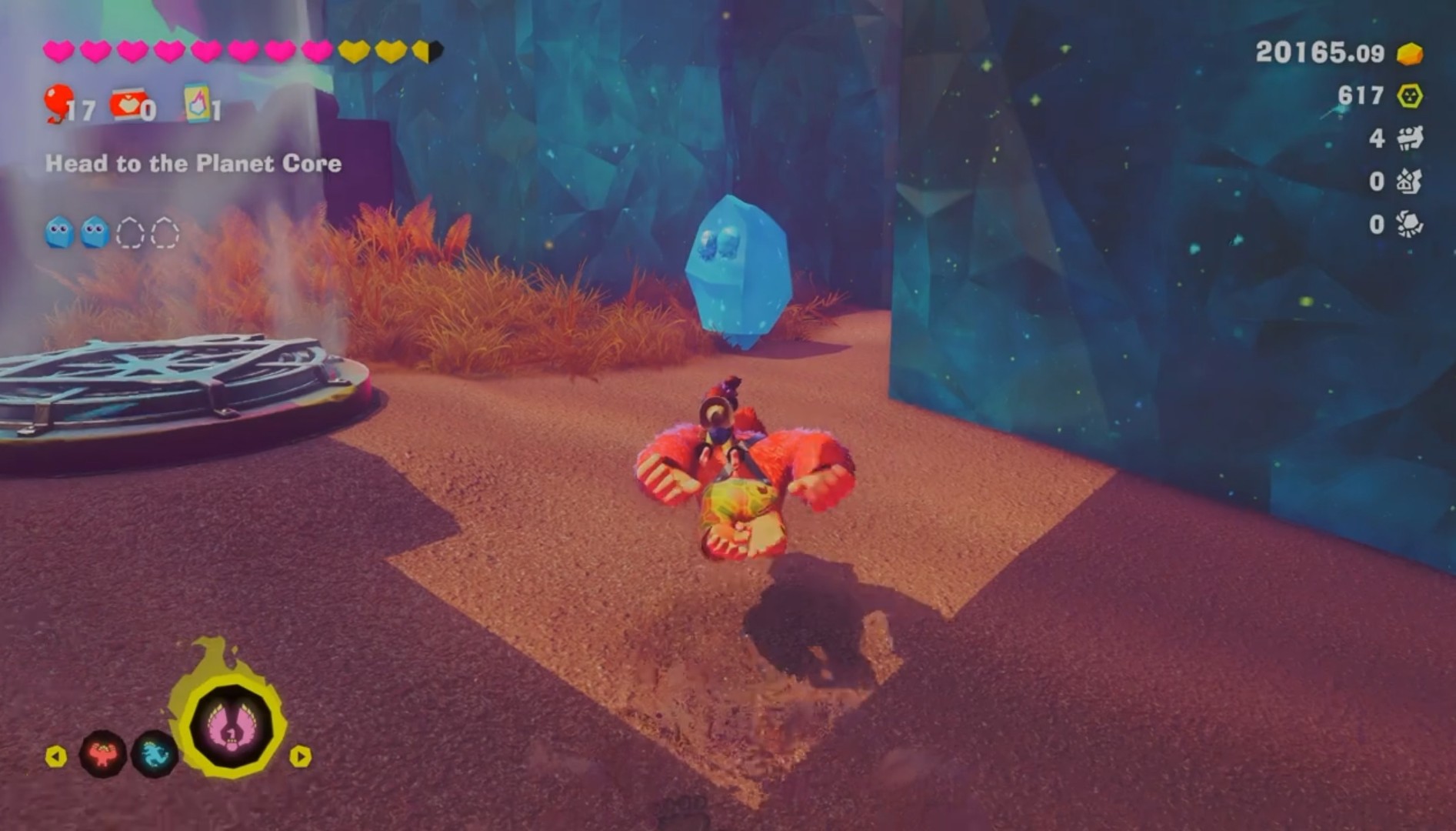Image resolution: width=1456 pixels, height=831 pixels.
Task: Open the "Head to the Planet Core" objective
Action: point(193,163)
